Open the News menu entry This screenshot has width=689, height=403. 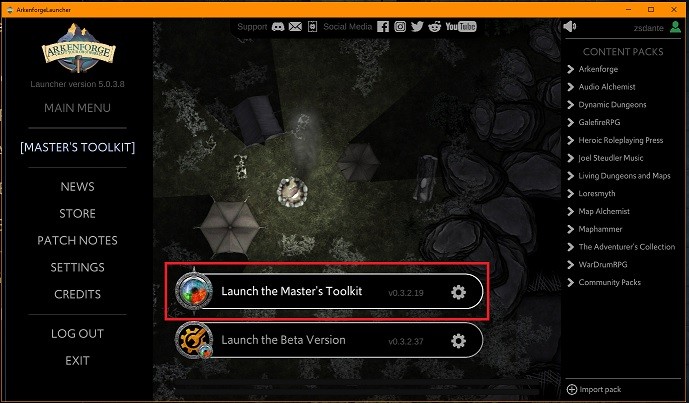point(77,187)
